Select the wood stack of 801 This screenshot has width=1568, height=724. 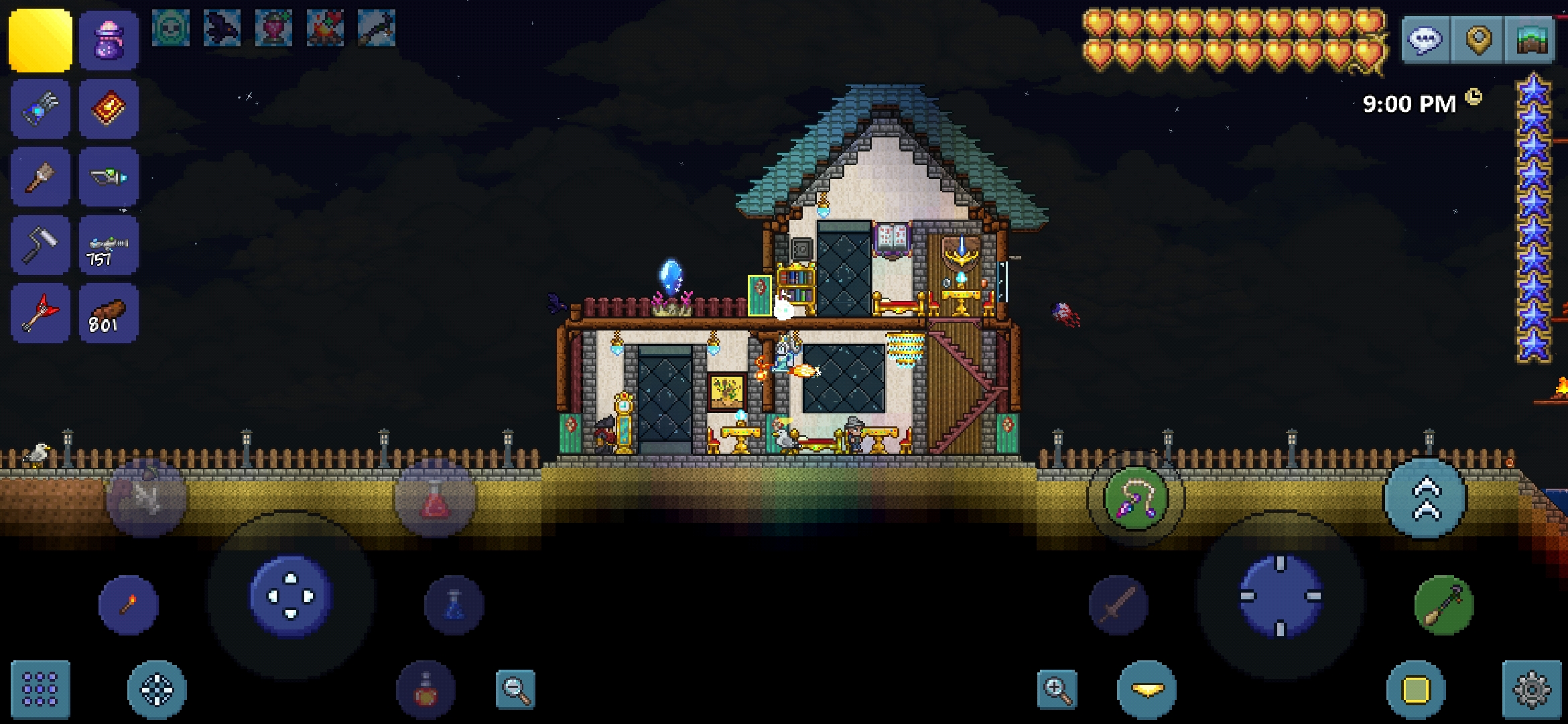[x=109, y=313]
